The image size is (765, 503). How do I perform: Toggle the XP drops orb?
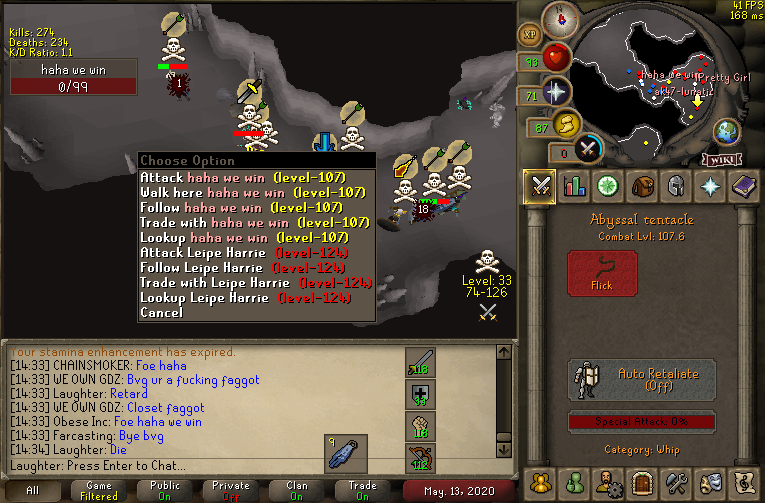[530, 35]
